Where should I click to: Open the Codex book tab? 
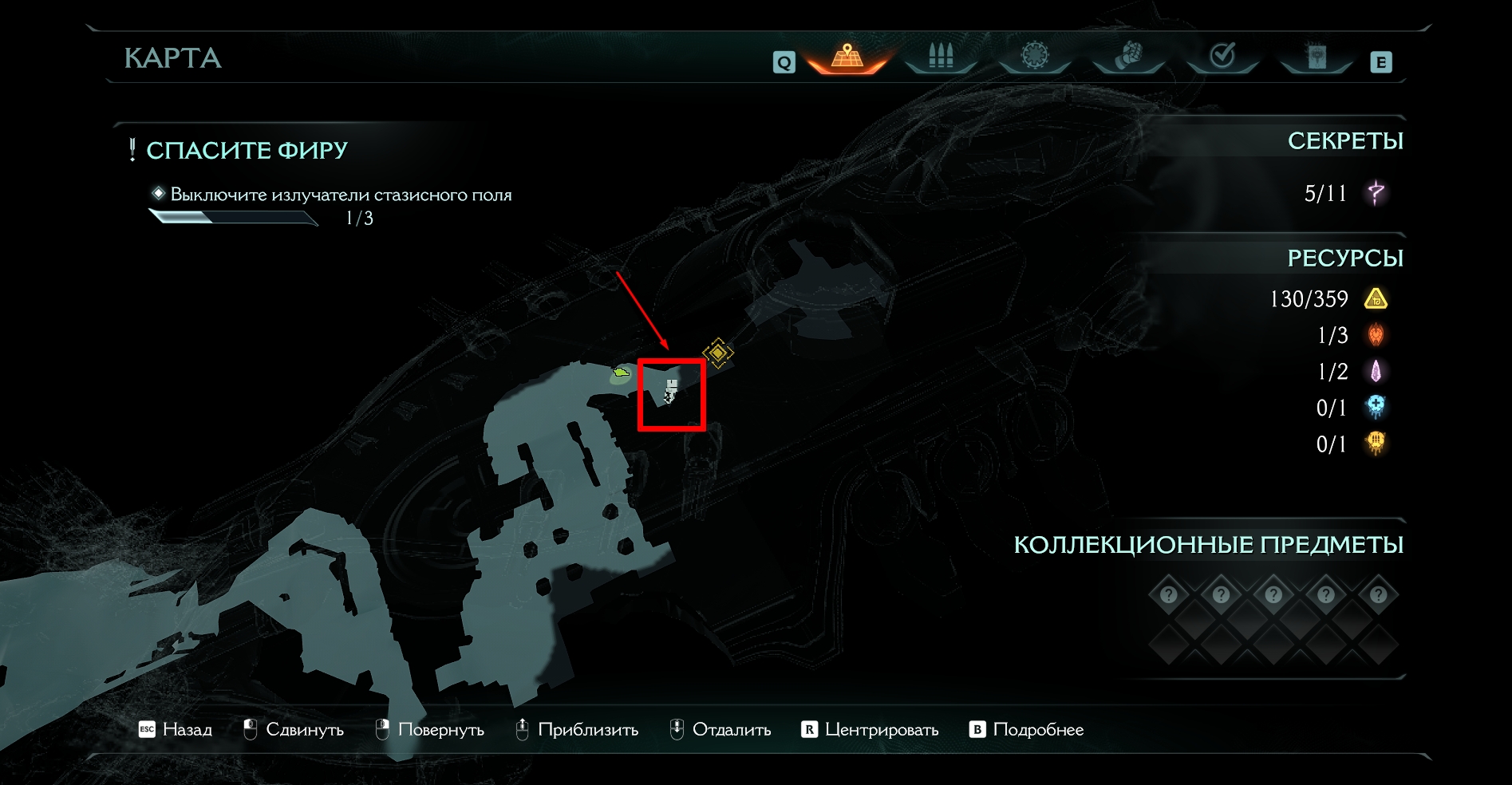[x=1316, y=57]
